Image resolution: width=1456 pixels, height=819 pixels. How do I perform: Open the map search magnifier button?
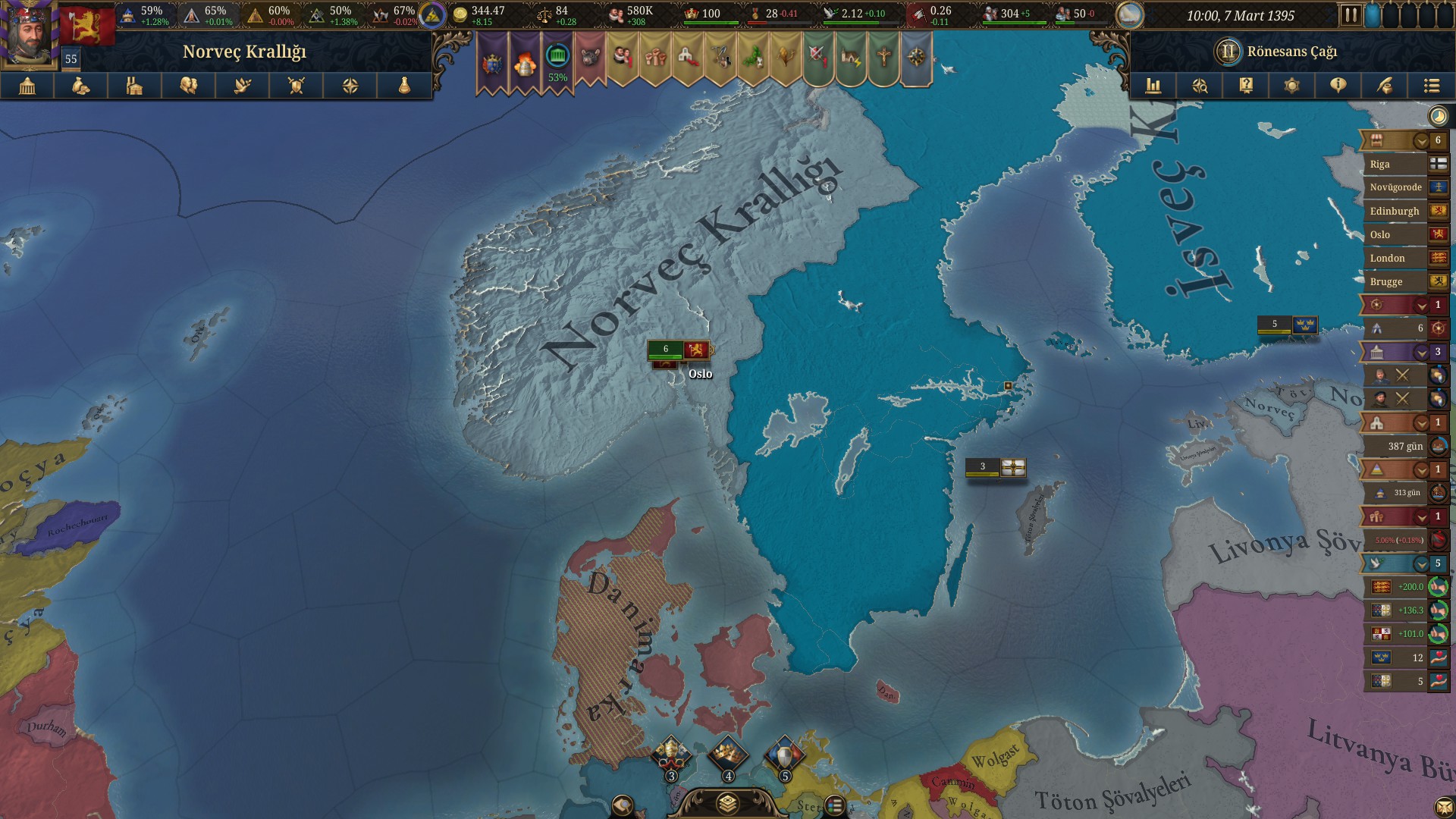coord(1200,86)
